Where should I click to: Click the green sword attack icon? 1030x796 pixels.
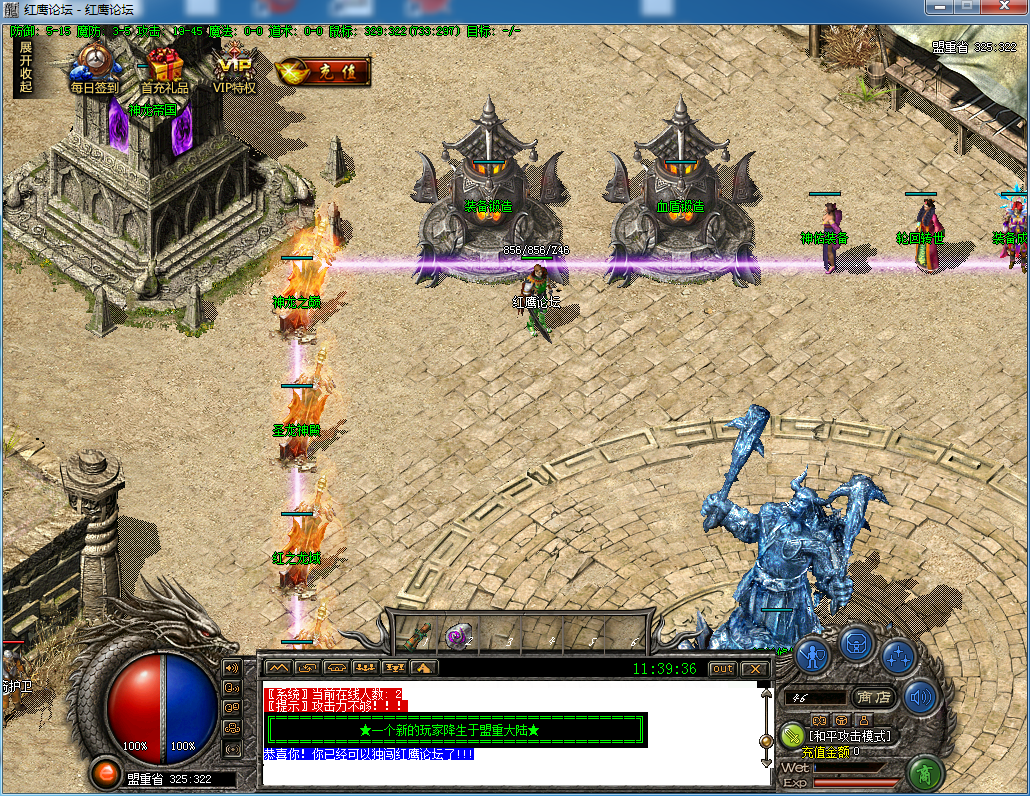point(791,735)
